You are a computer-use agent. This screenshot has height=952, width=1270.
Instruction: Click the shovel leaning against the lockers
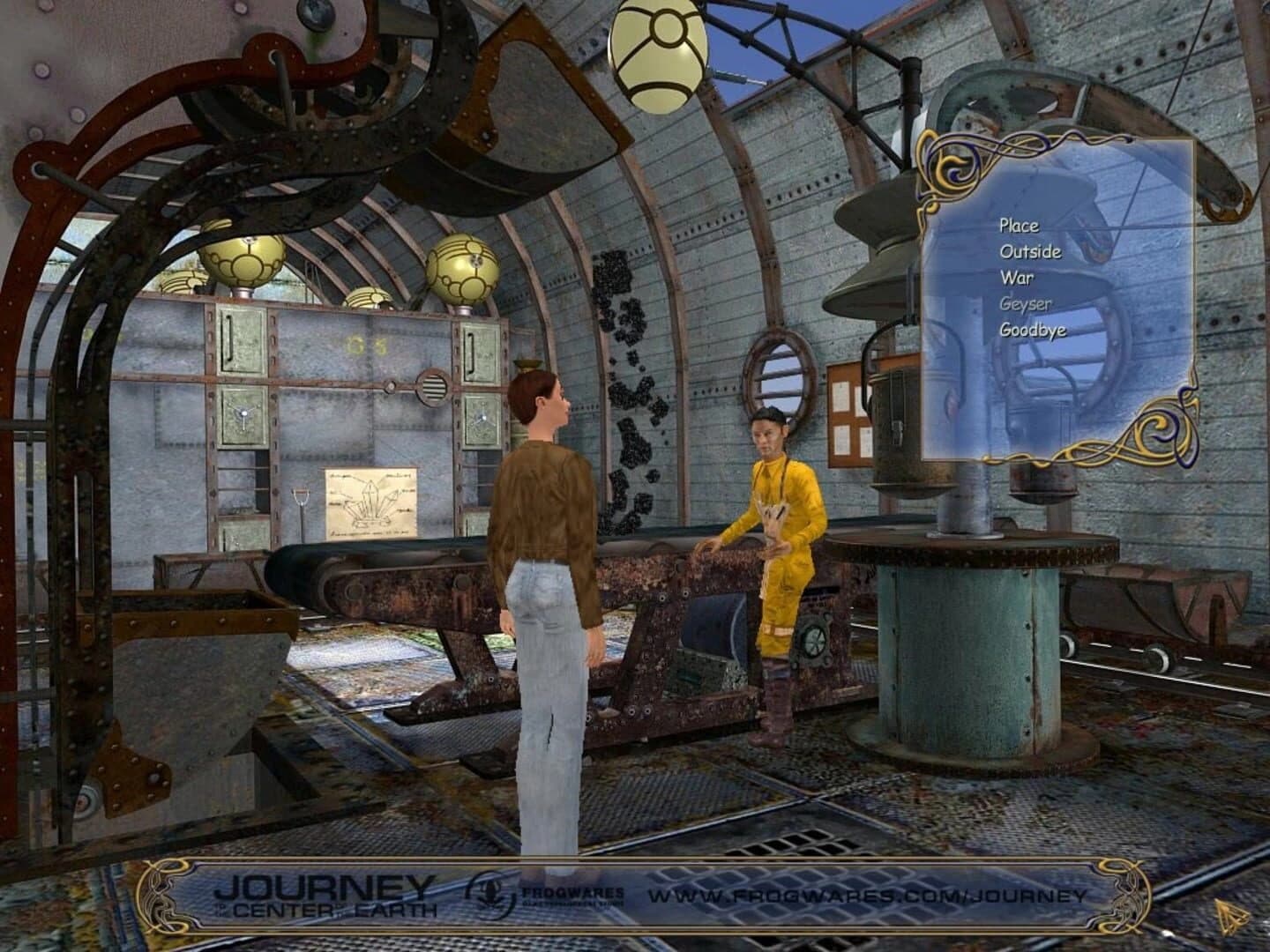coord(300,502)
